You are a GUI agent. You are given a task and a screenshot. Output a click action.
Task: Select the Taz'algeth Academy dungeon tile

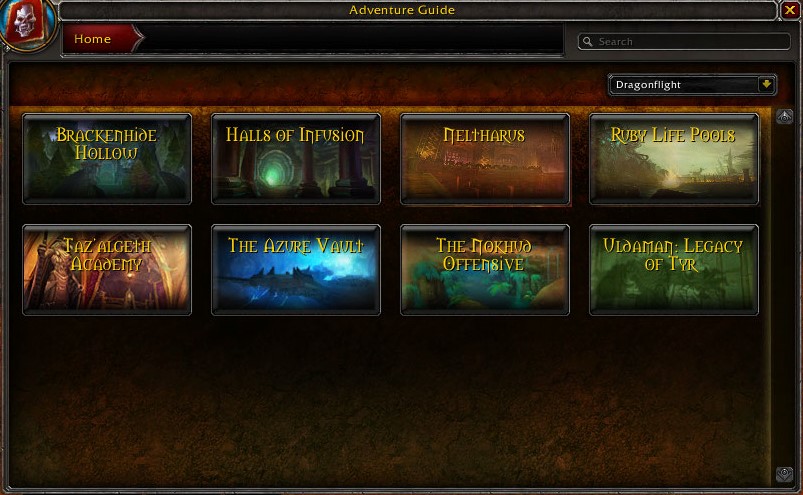107,269
